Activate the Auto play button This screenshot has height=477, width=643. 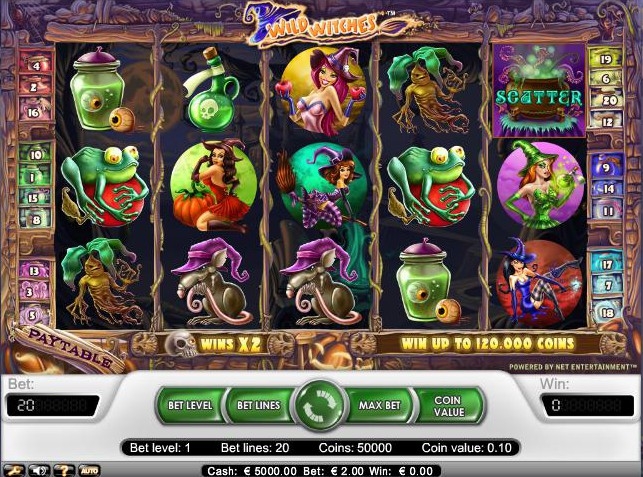[89, 470]
